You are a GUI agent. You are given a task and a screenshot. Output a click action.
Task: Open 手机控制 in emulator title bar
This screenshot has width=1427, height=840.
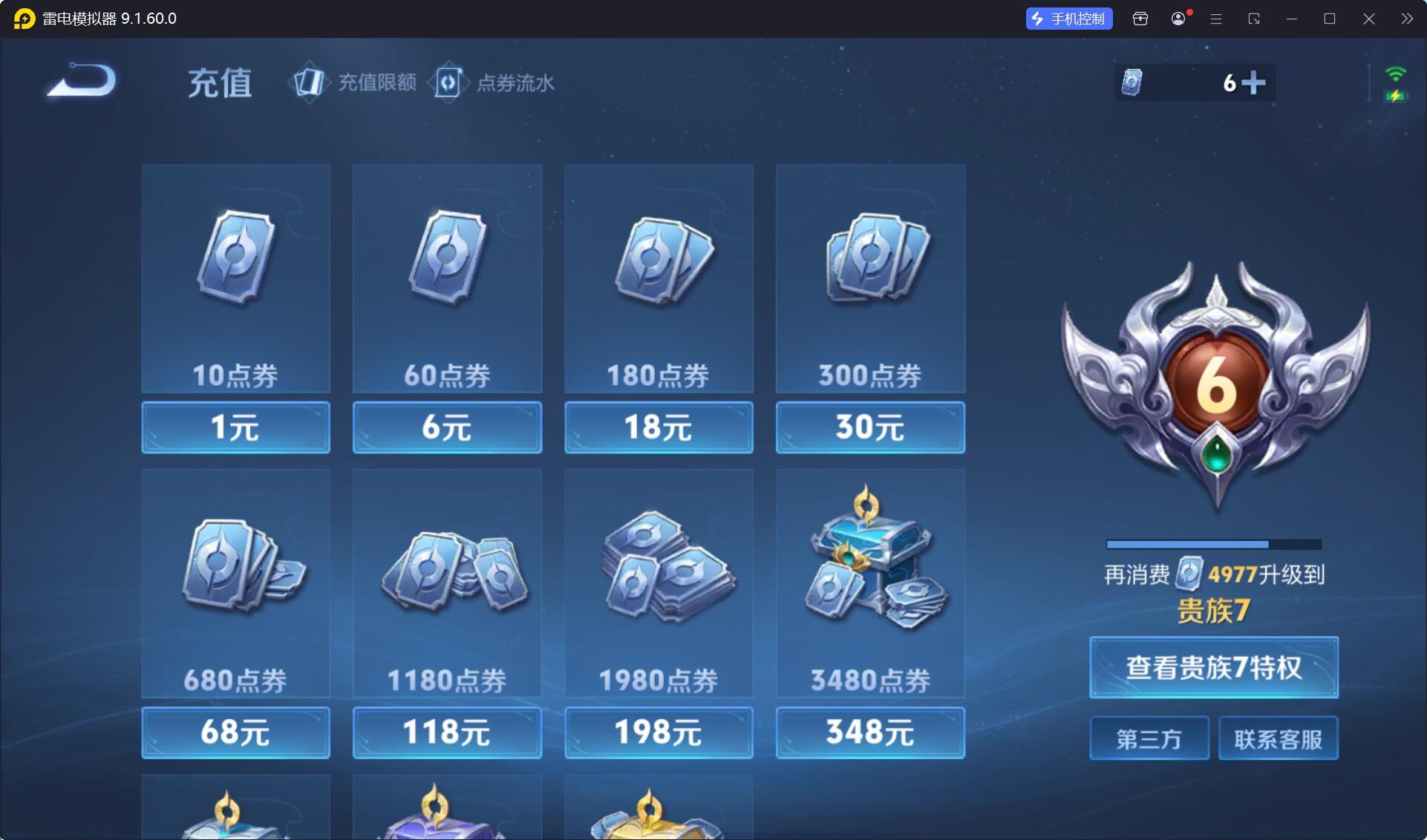pos(1069,19)
